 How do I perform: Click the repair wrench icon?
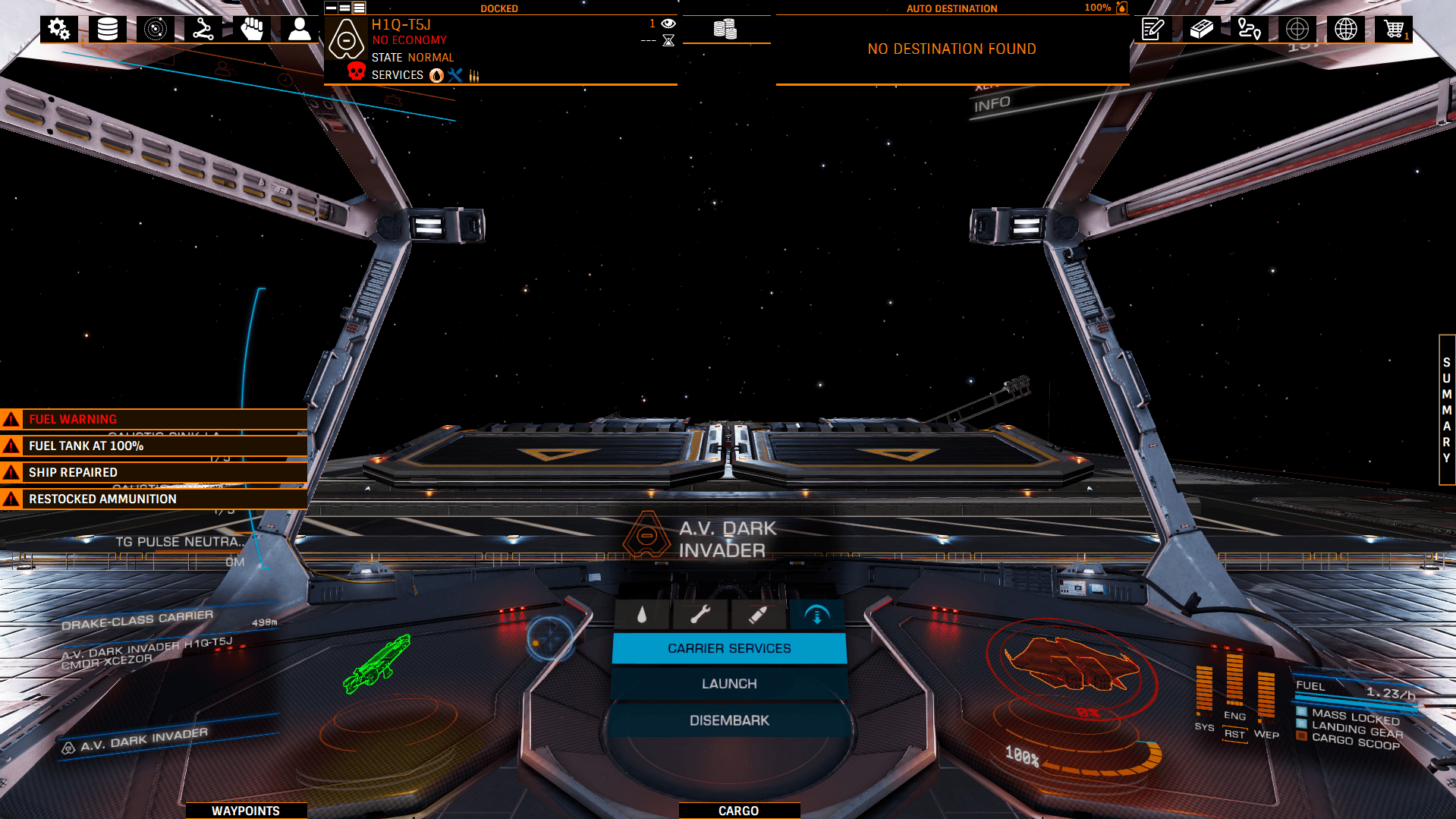pyautogui.click(x=700, y=615)
